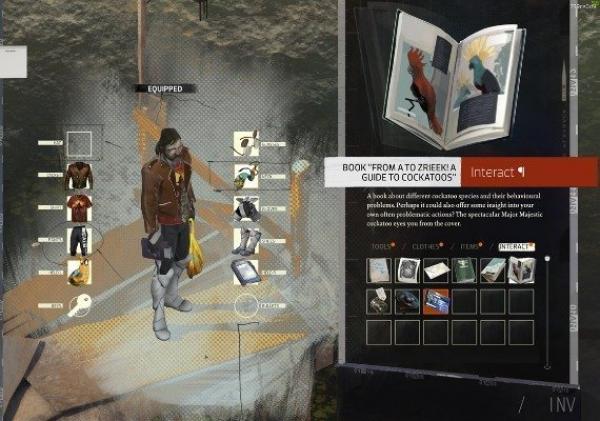Select the open cockatoo book in inventory grid

click(521, 270)
